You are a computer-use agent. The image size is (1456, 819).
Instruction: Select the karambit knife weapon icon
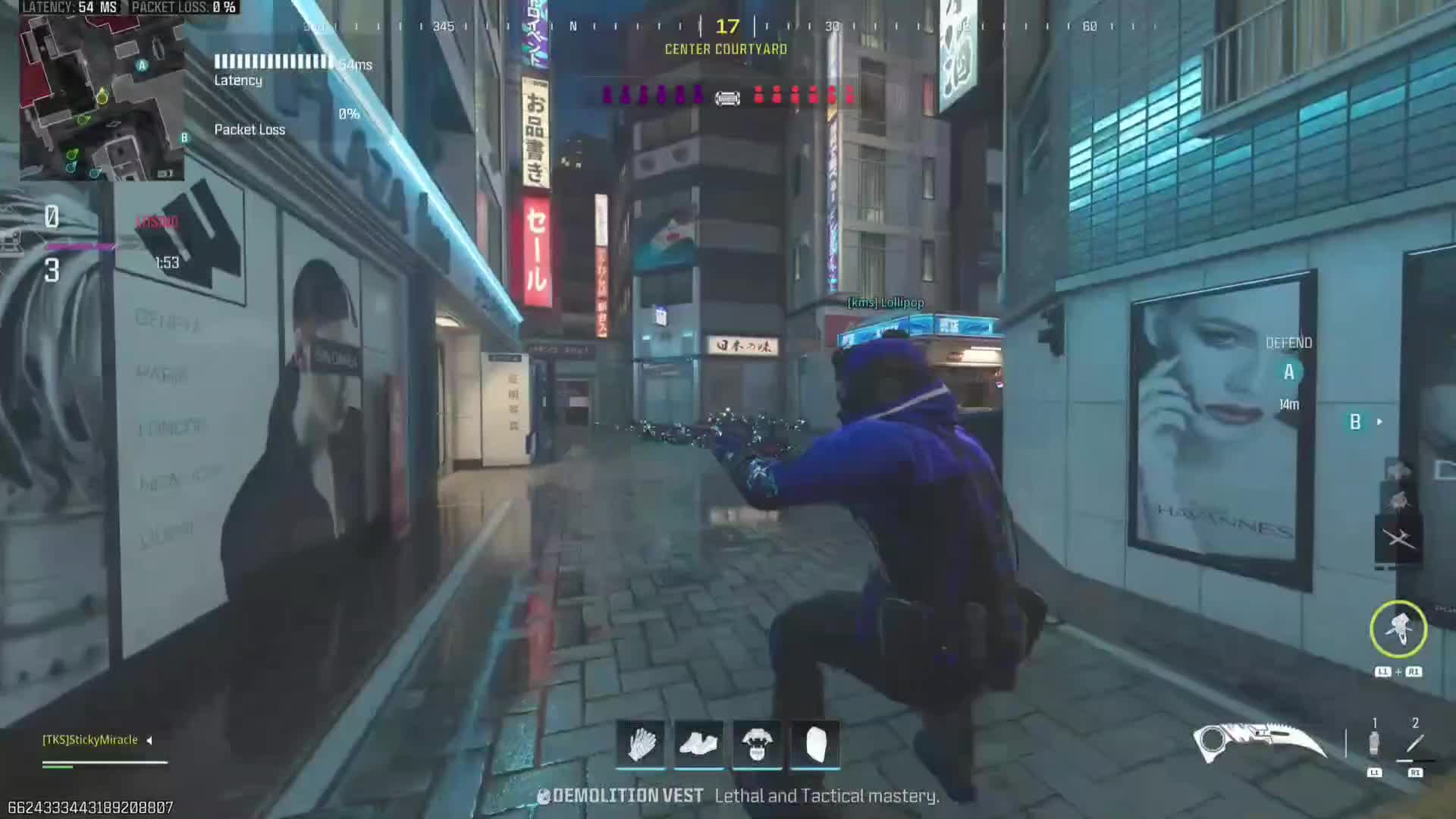[1259, 742]
